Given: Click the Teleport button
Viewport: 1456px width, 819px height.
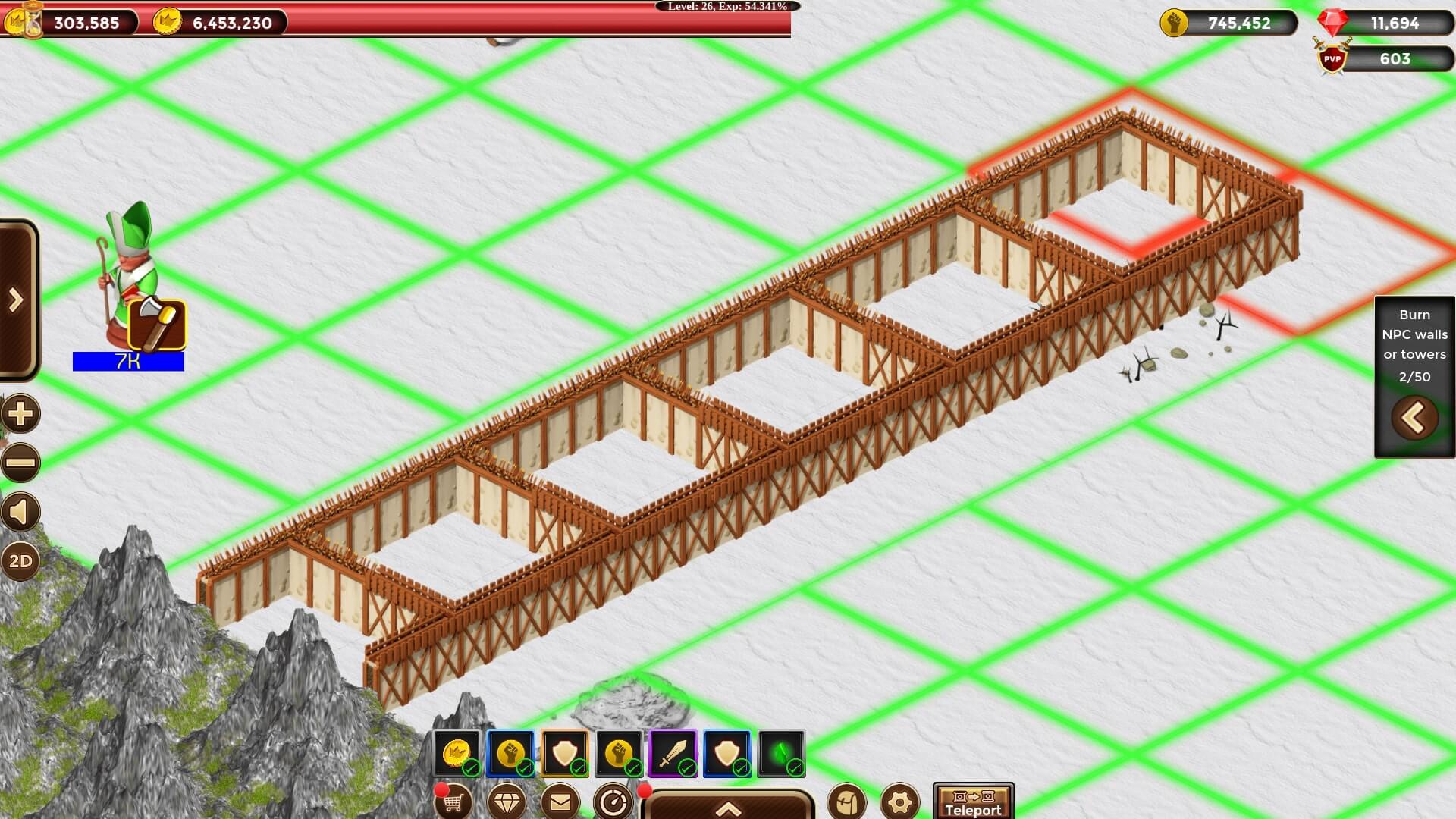Looking at the screenshot, I should point(973,802).
